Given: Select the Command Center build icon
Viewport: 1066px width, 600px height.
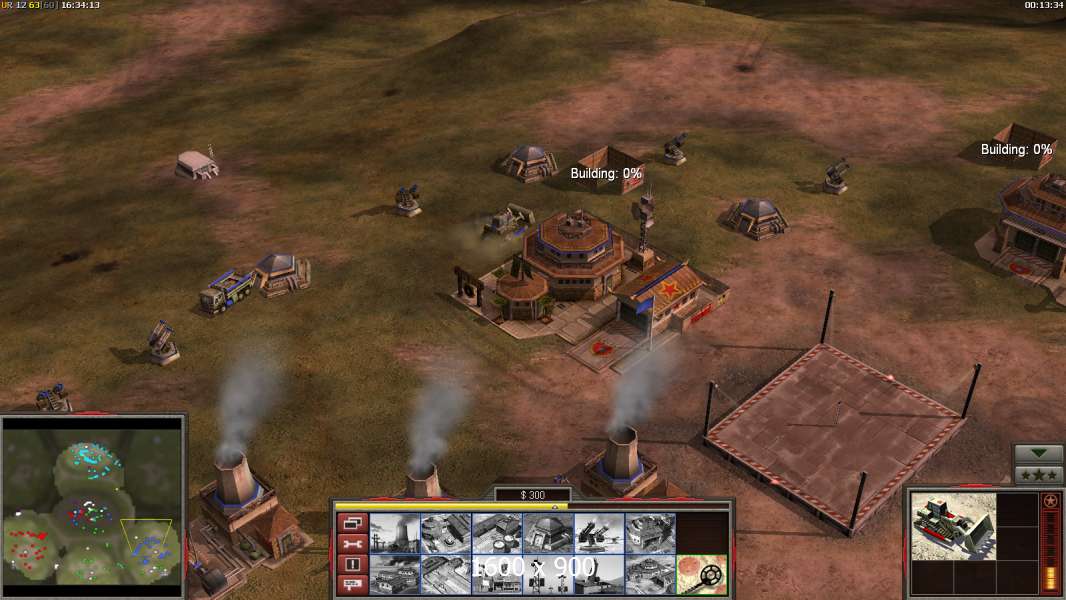Looking at the screenshot, I should [x=649, y=574].
